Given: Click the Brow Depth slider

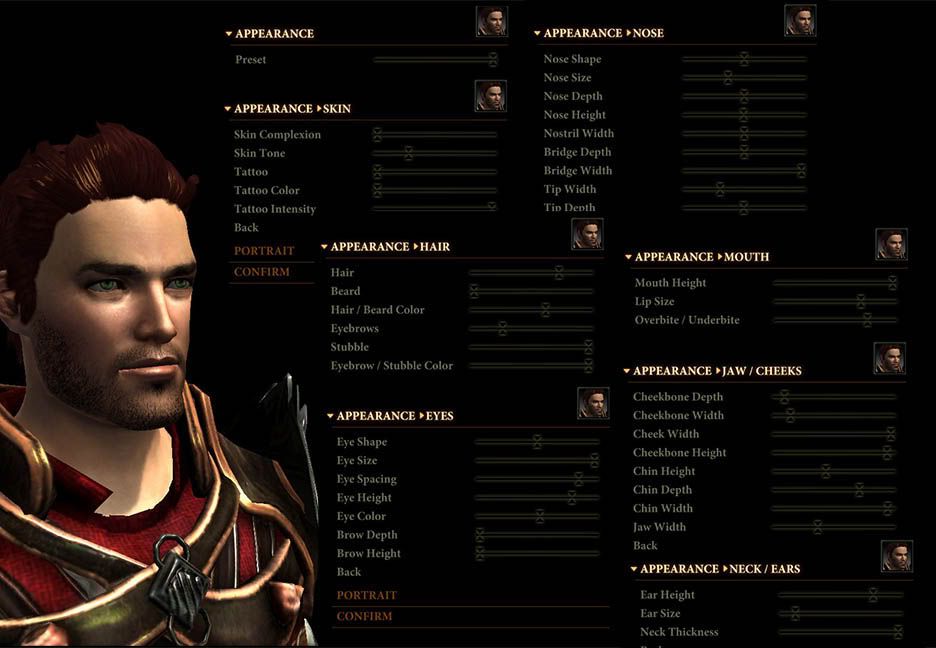Looking at the screenshot, I should (x=536, y=535).
